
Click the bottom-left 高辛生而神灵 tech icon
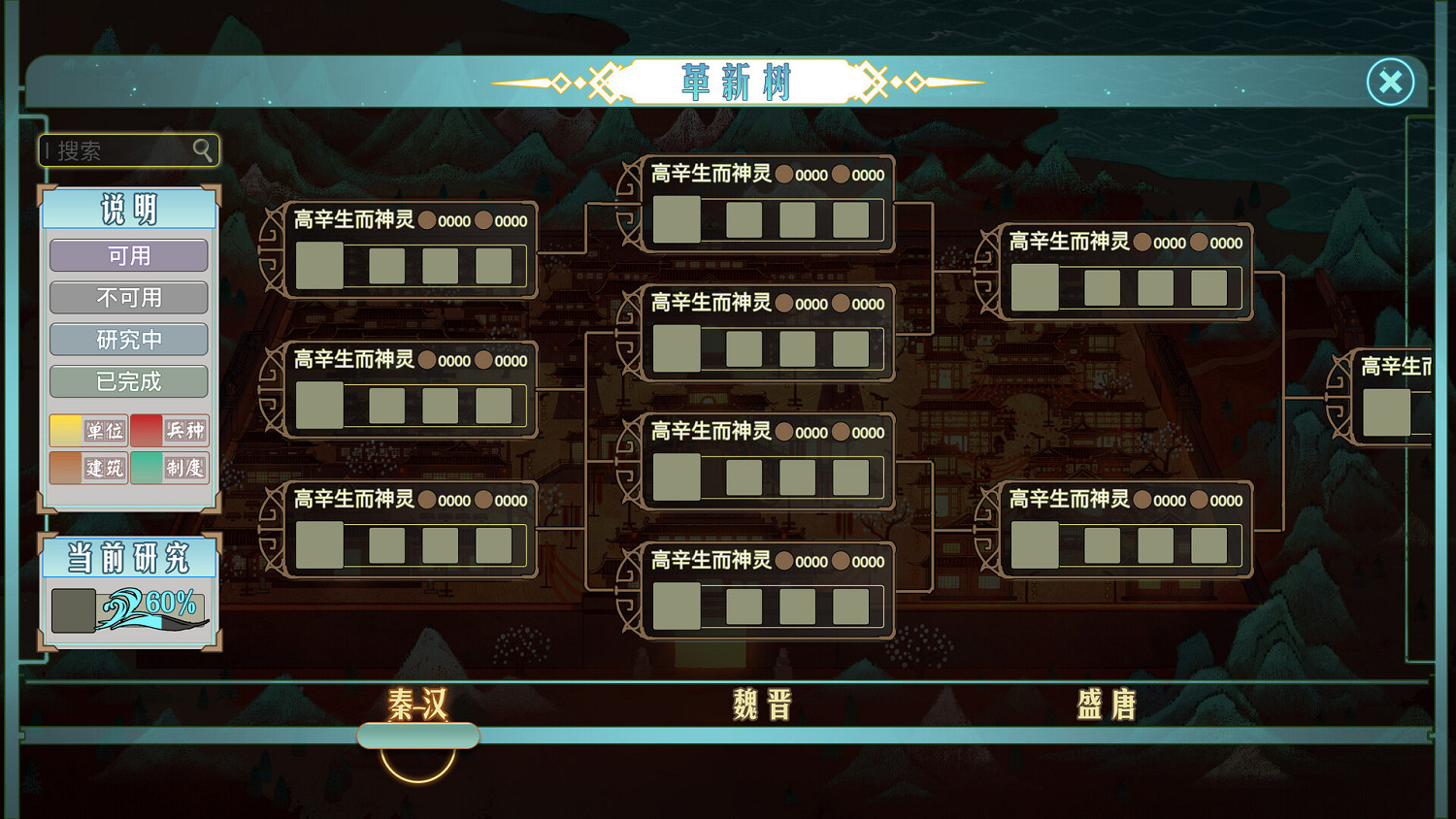(x=319, y=545)
